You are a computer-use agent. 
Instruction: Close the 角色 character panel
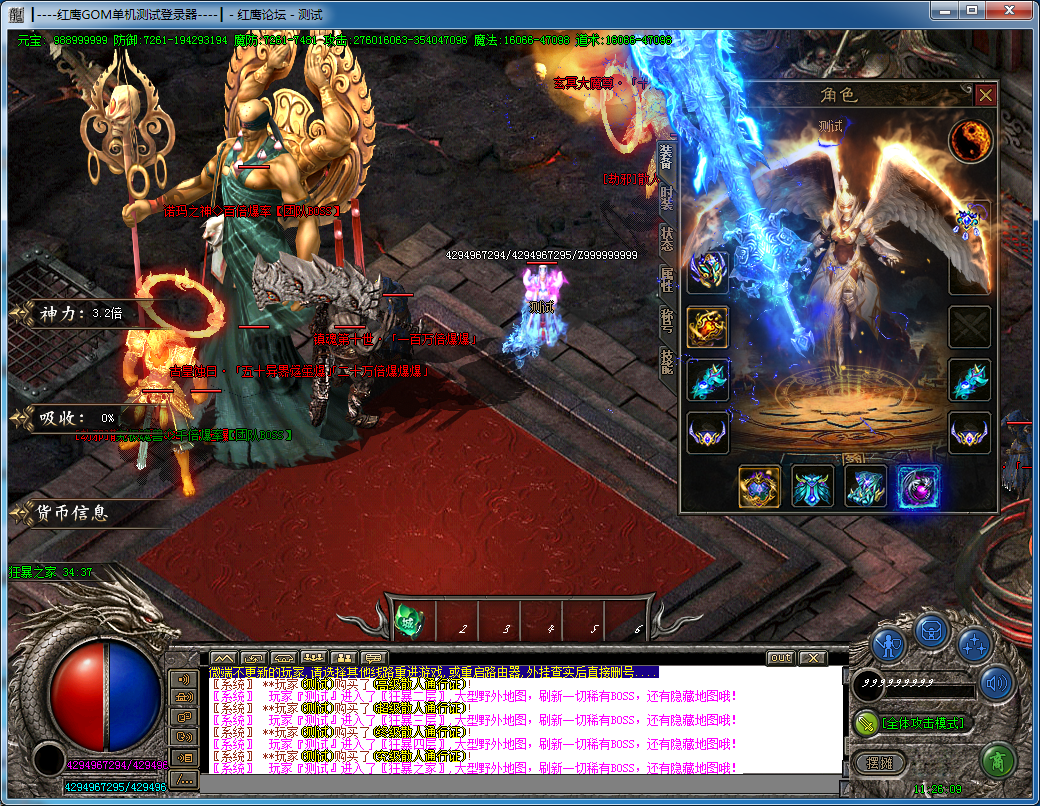tap(986, 95)
